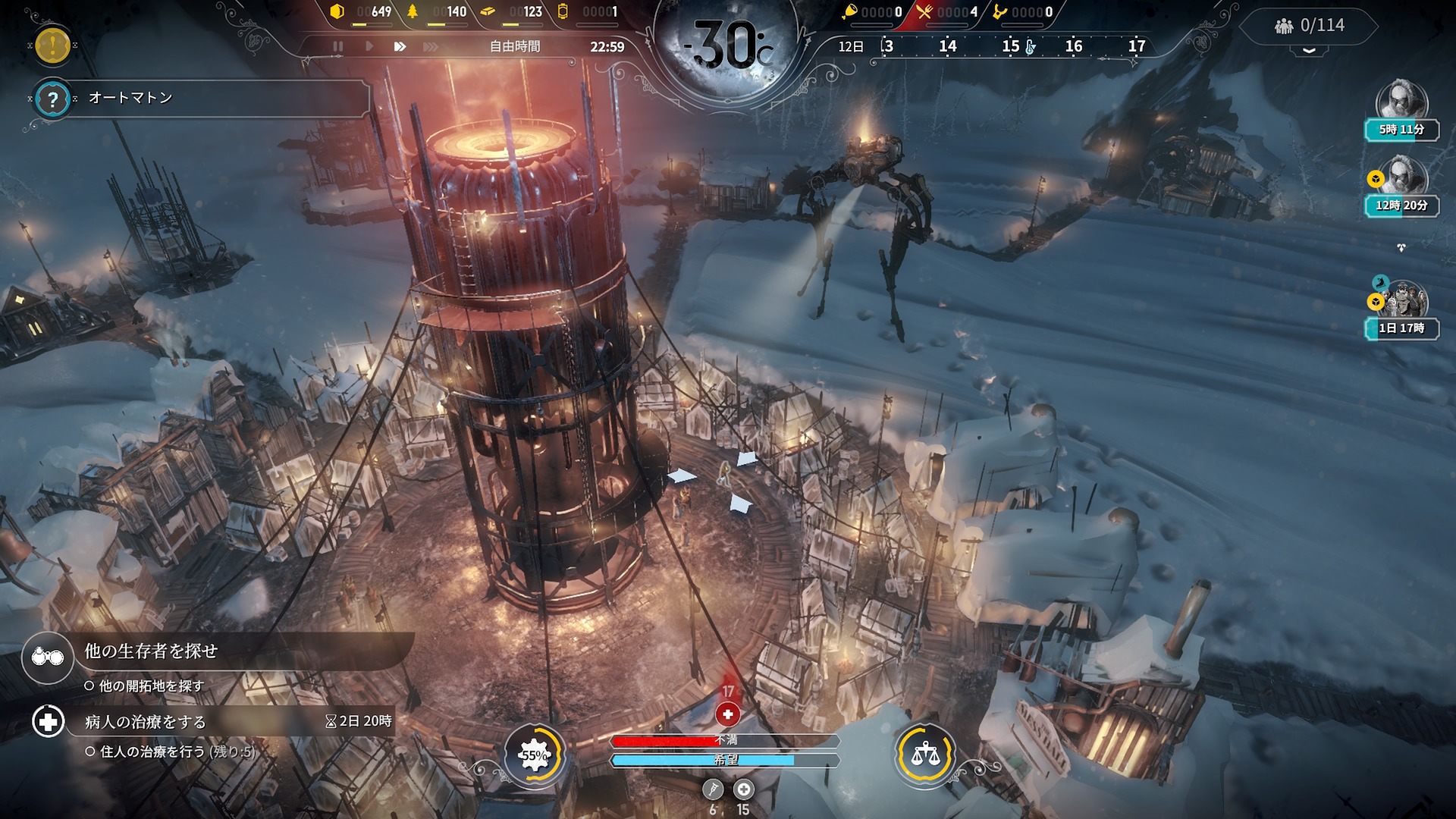Image resolution: width=1456 pixels, height=819 pixels.
Task: Set game speed to normal play
Action: [369, 46]
